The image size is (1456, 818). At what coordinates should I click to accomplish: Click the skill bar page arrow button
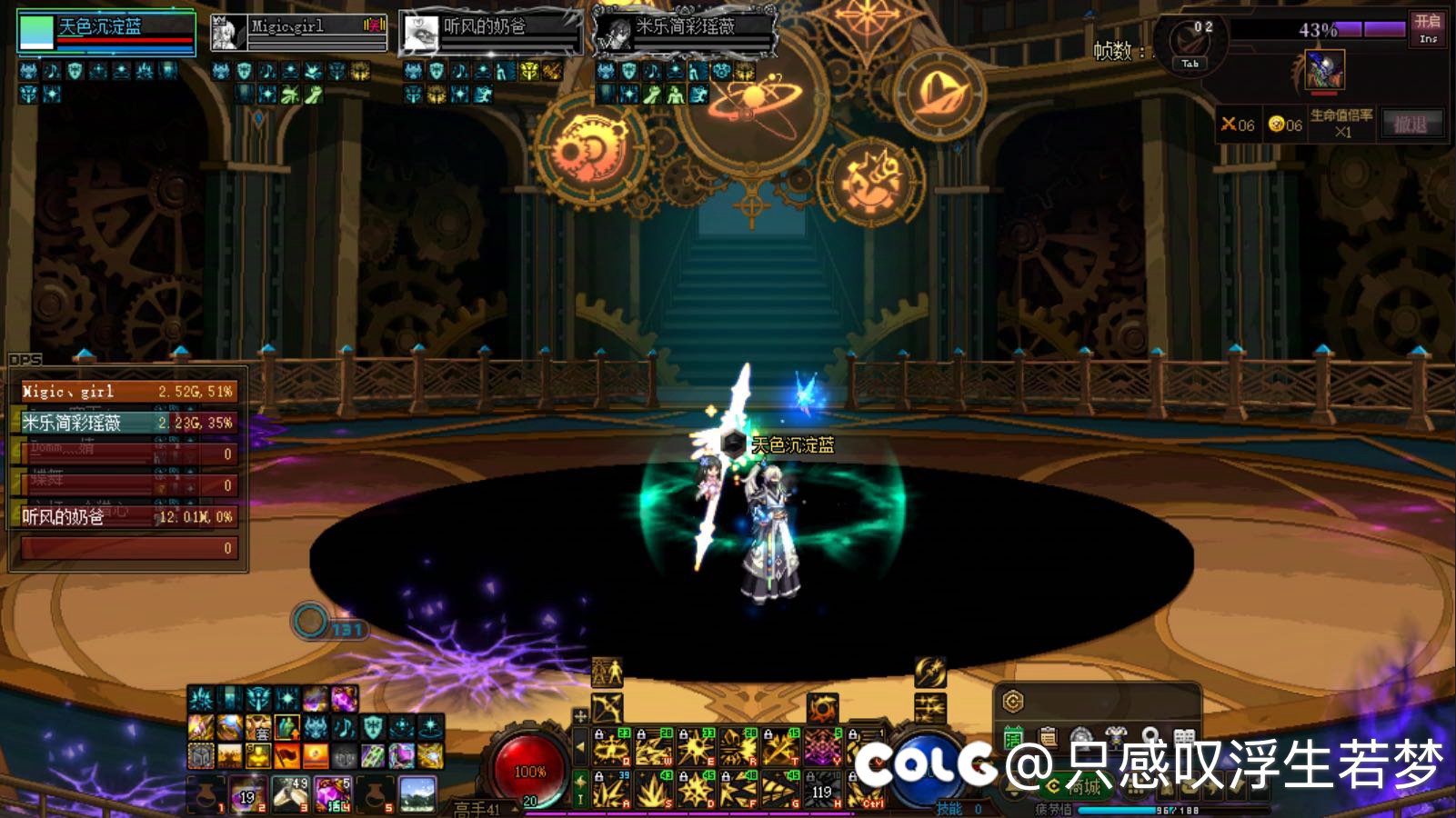tap(580, 747)
